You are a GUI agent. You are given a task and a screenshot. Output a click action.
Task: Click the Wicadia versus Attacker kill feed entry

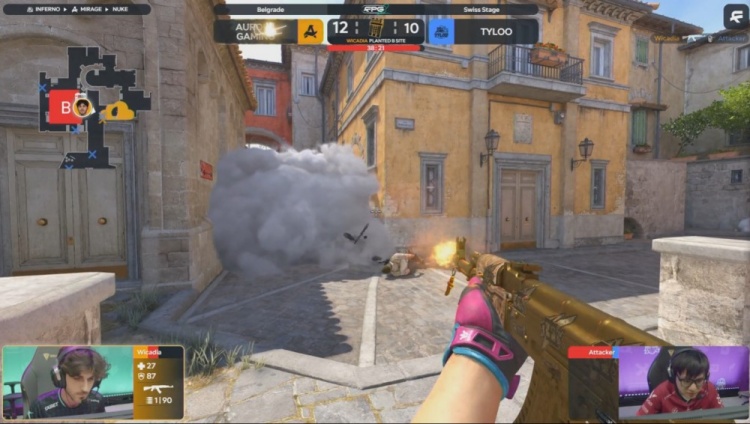tap(698, 39)
